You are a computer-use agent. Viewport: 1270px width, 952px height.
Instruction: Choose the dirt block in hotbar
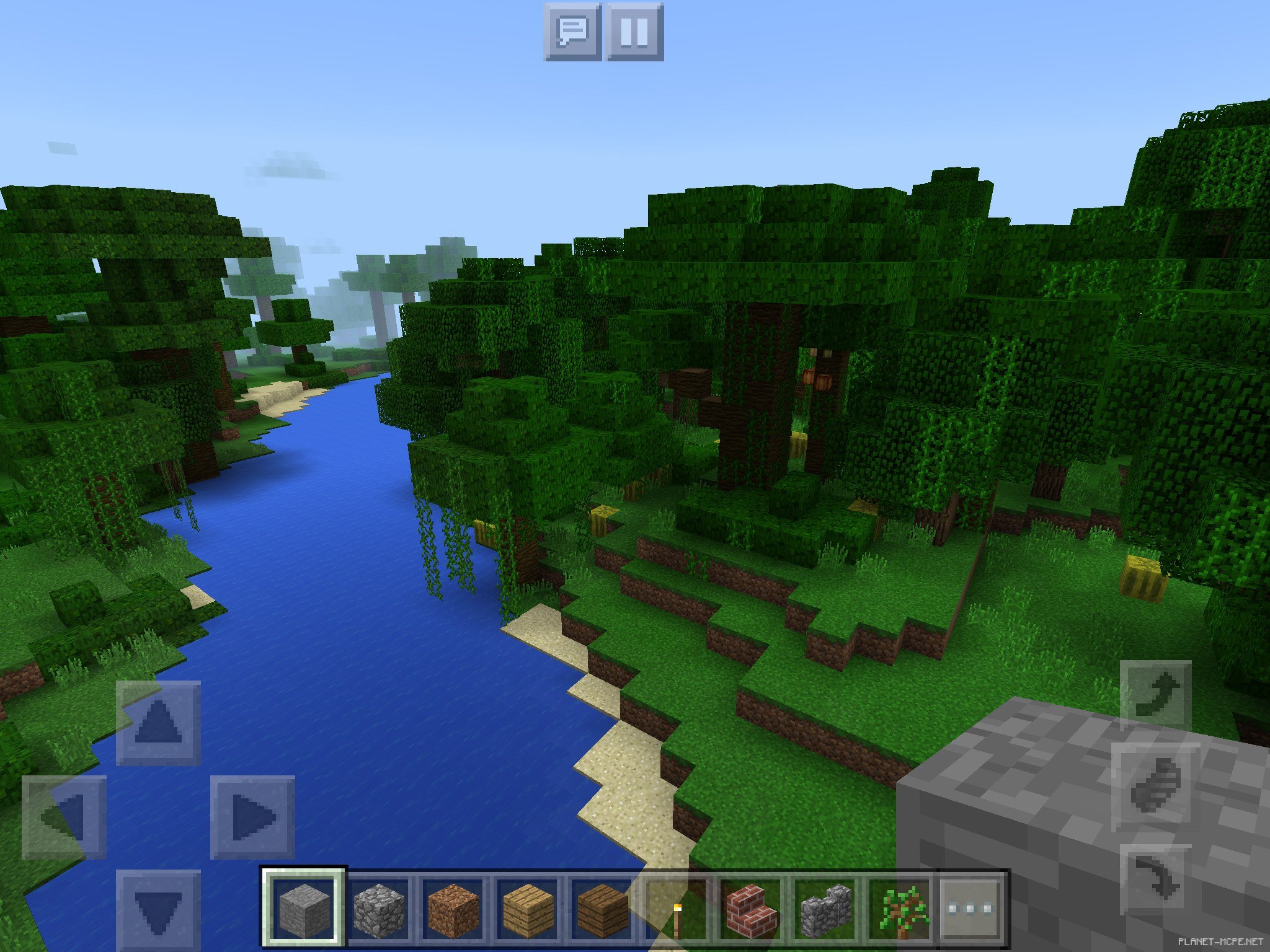453,909
